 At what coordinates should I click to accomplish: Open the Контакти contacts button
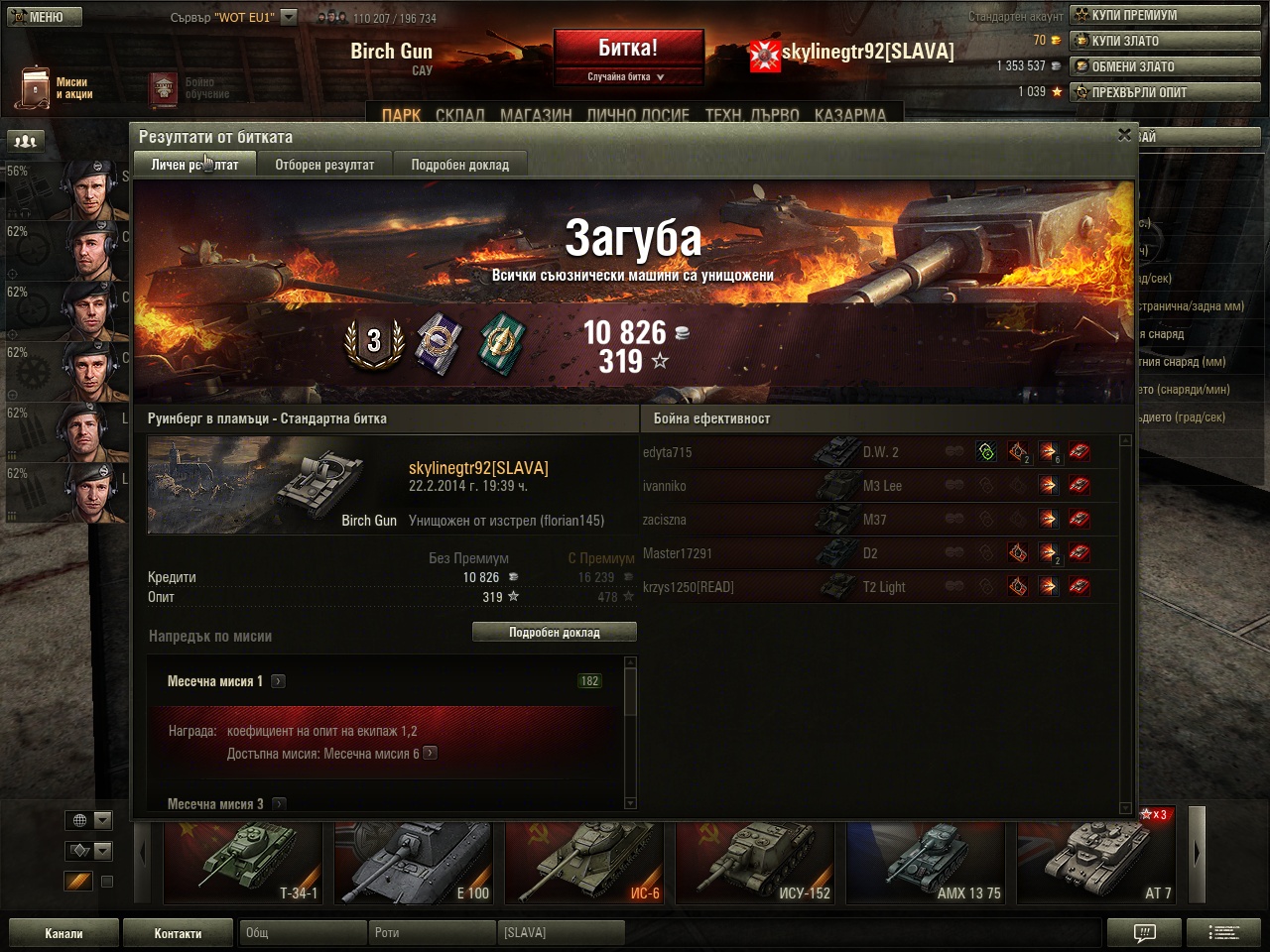tap(178, 933)
